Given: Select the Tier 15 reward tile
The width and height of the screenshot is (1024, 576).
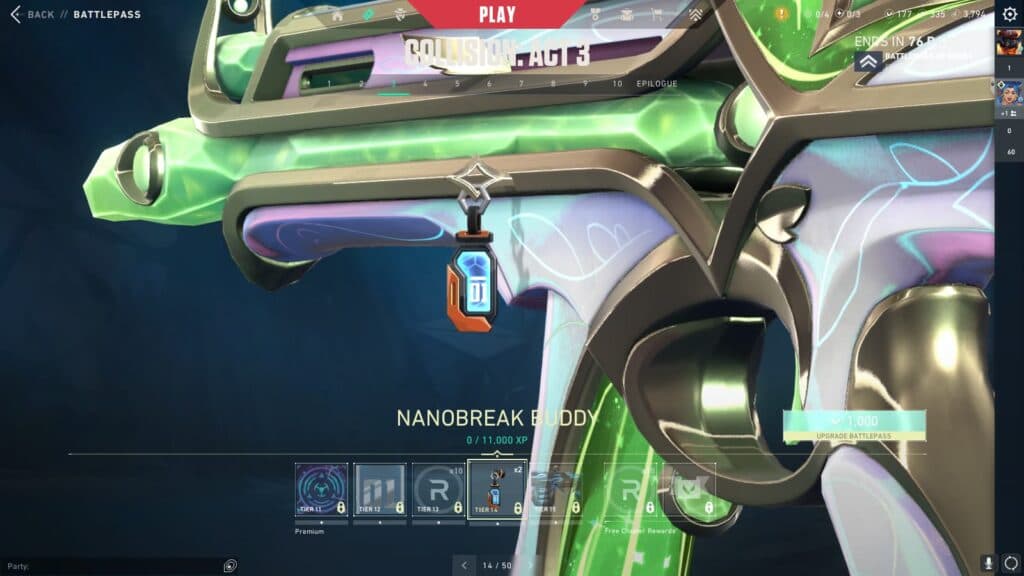Looking at the screenshot, I should pos(555,490).
